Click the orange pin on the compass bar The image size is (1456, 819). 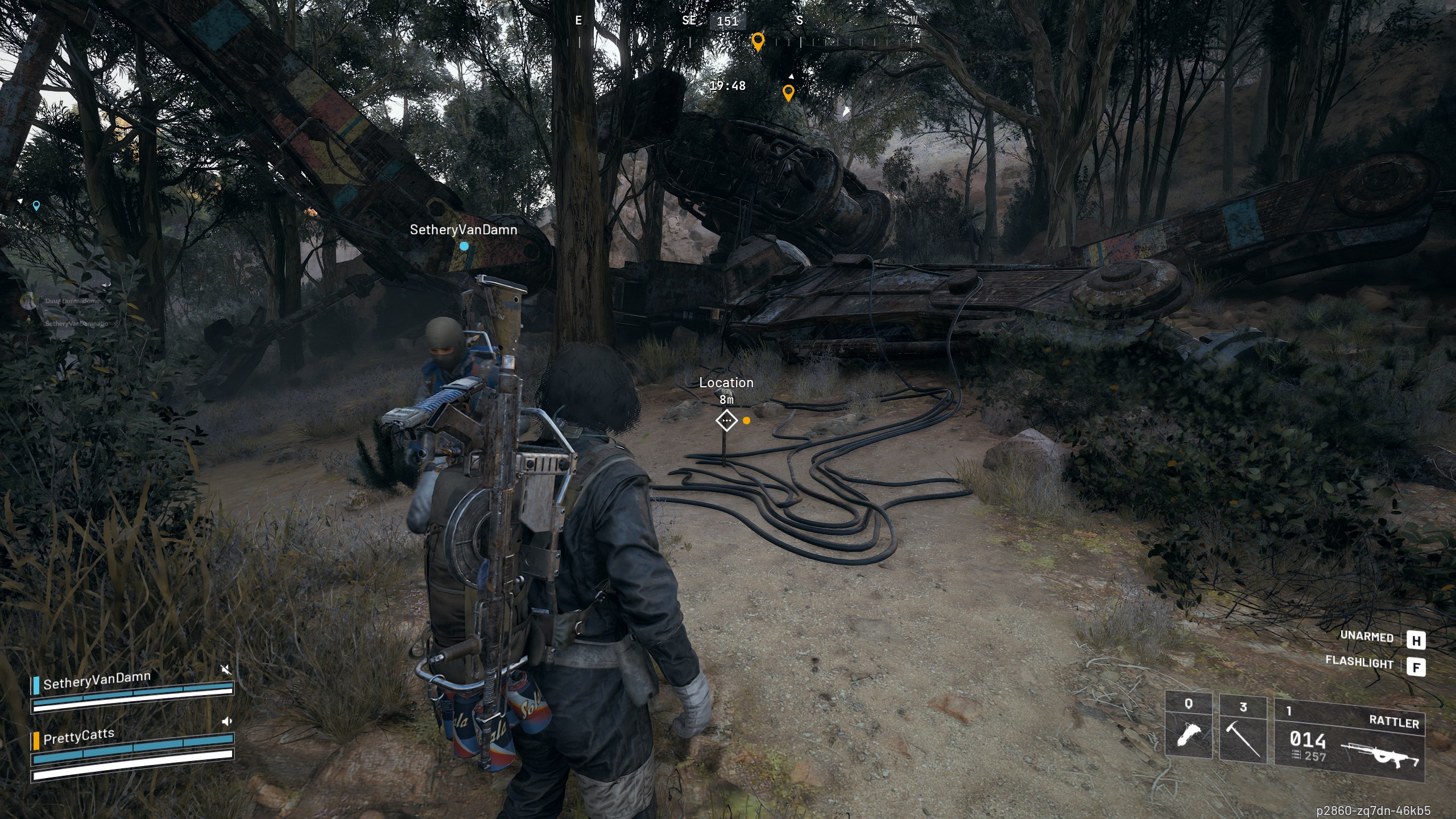tap(758, 42)
